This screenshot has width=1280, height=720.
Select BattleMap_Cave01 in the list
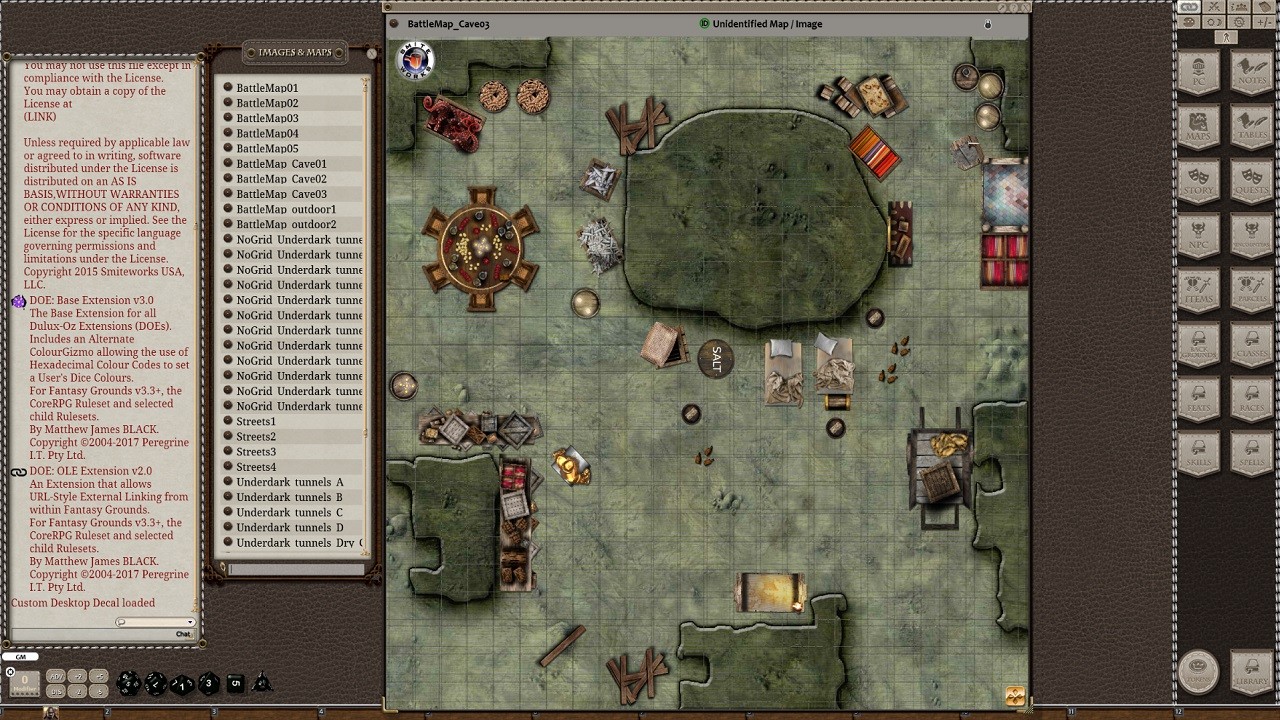click(x=281, y=164)
